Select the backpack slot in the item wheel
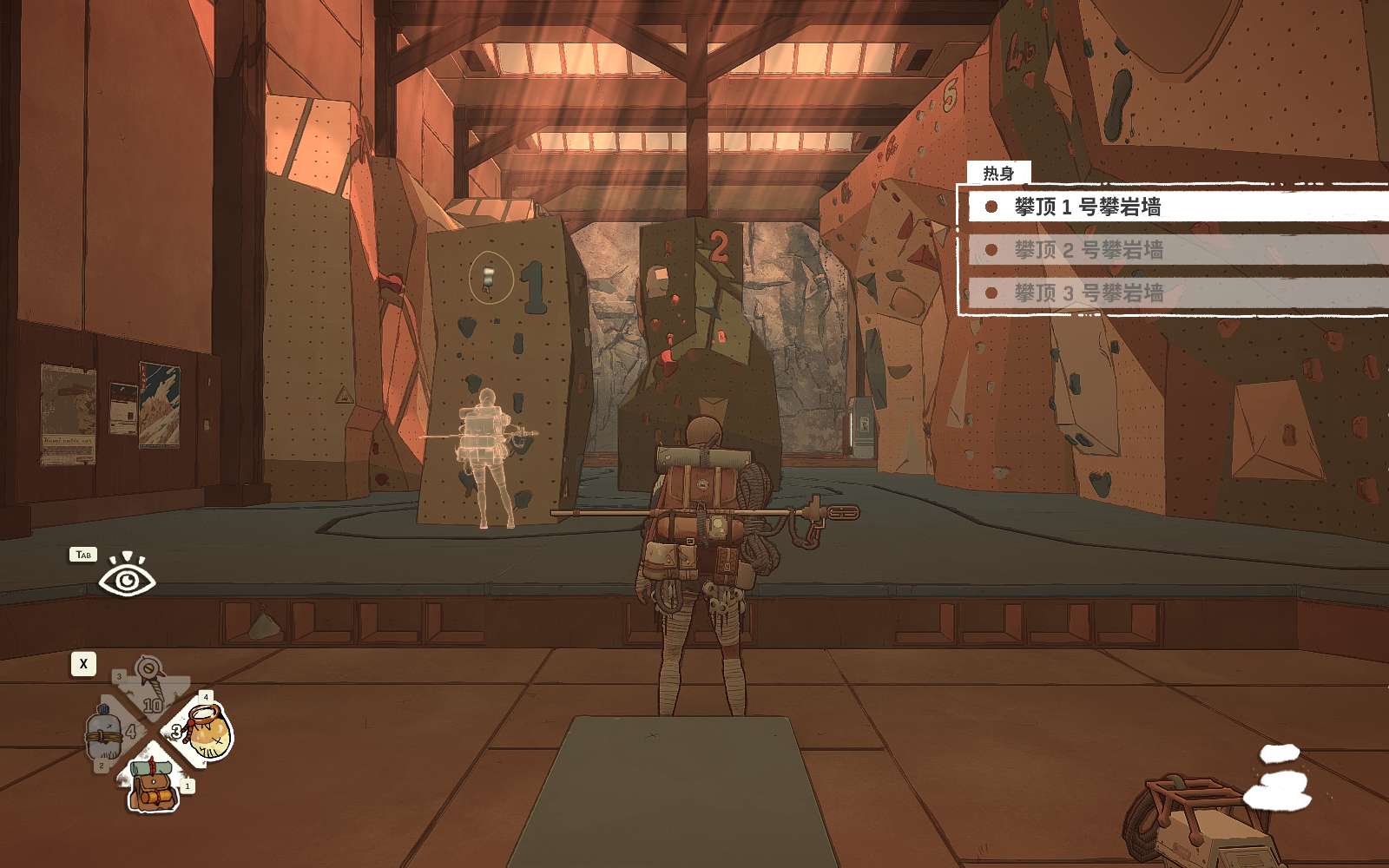1389x868 pixels. coord(154,783)
